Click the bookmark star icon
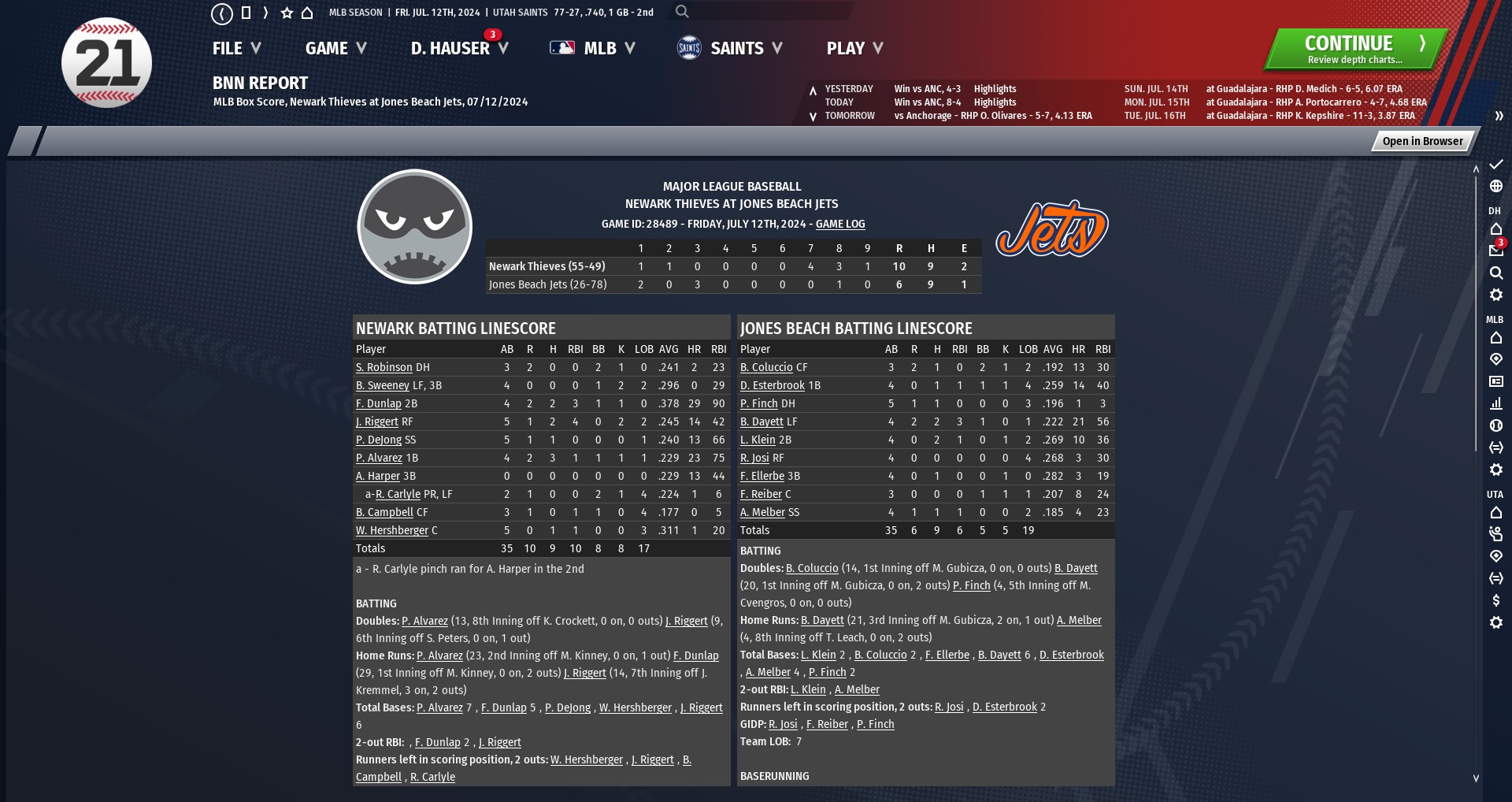The width and height of the screenshot is (1512, 802). tap(287, 13)
